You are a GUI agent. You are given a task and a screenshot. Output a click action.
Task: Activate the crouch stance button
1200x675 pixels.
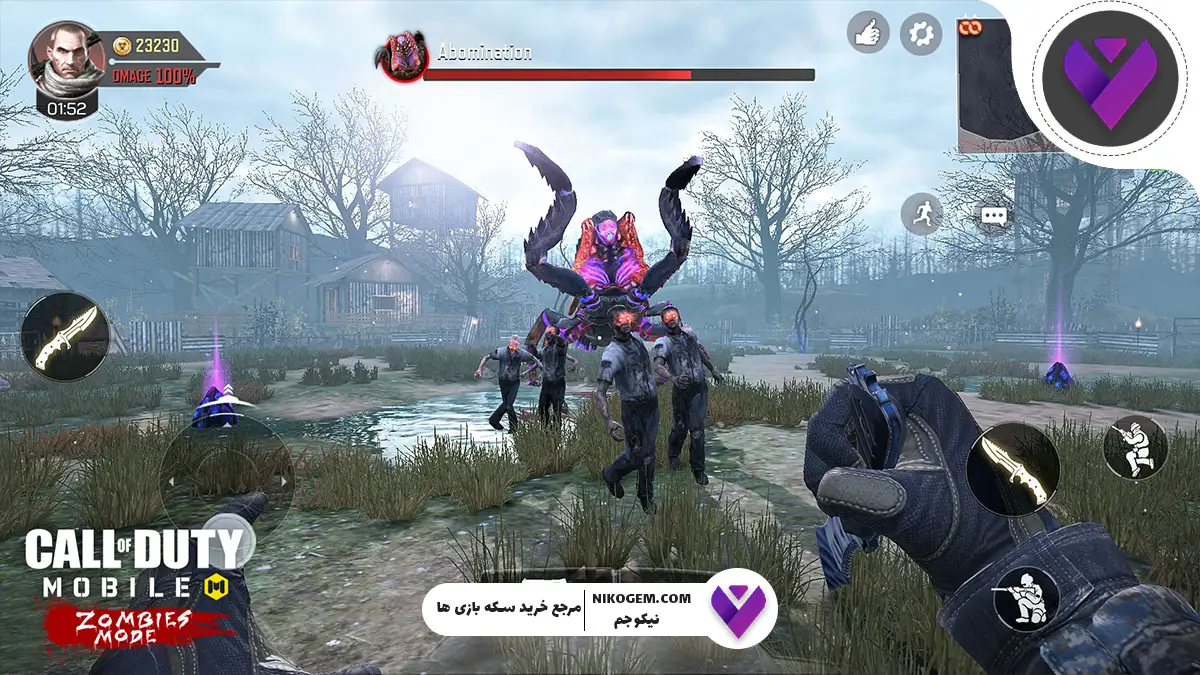tap(1135, 447)
